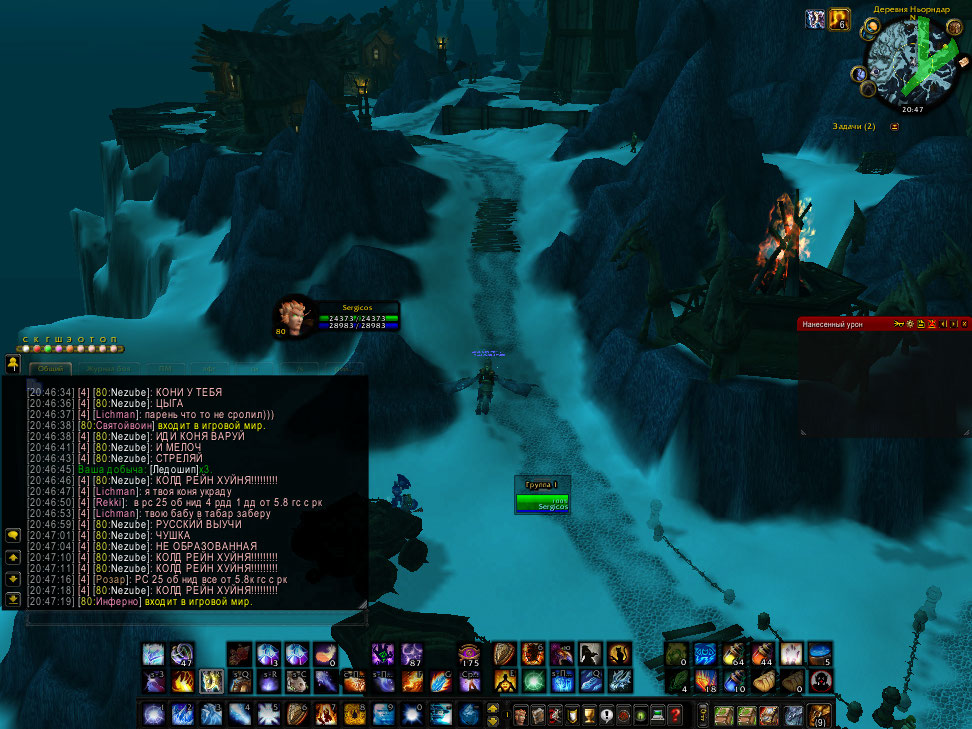Collapse the Задачи quest tracker
The width and height of the screenshot is (972, 729).
coord(893,127)
